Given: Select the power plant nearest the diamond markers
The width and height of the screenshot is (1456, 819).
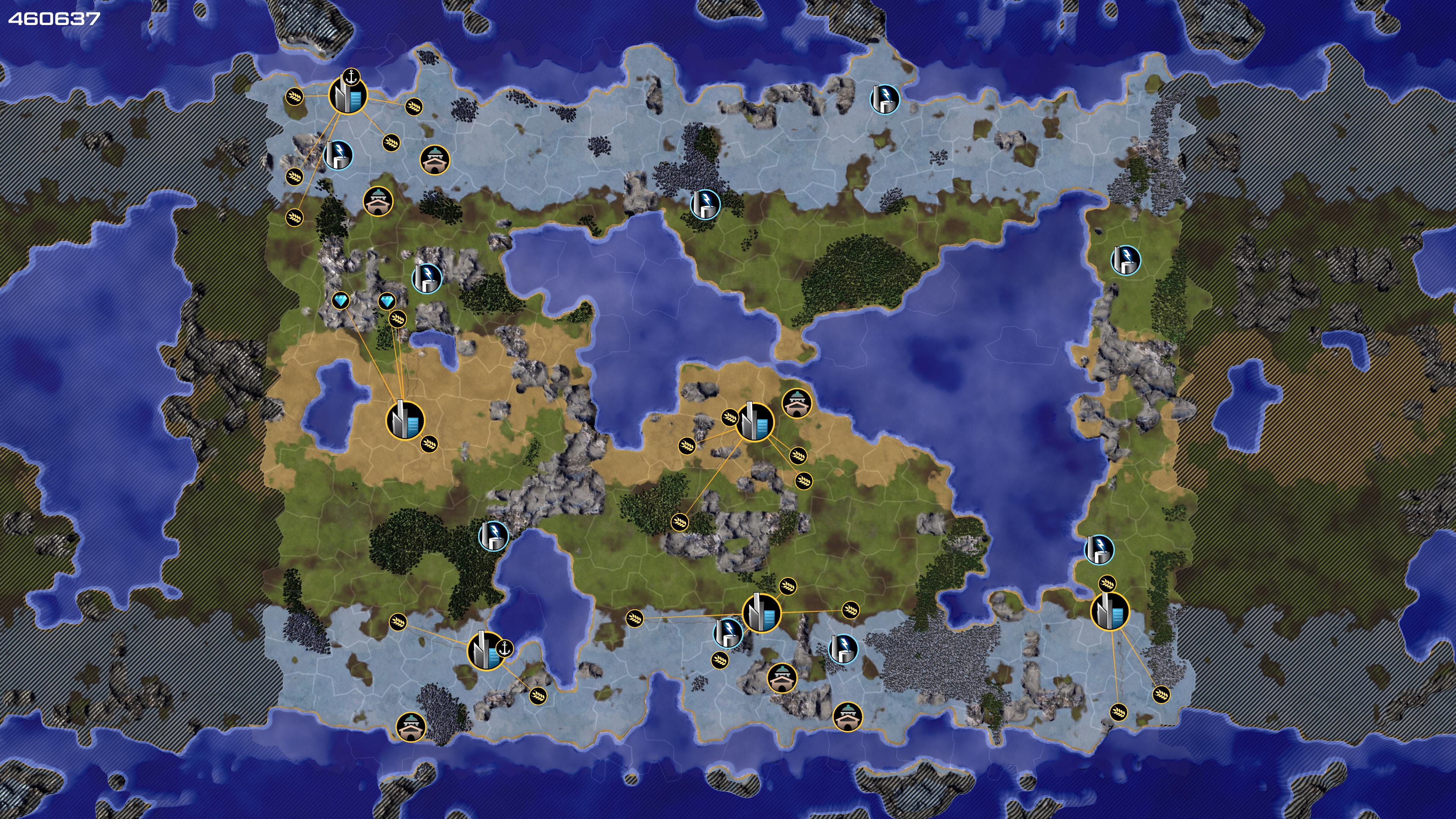Looking at the screenshot, I should click(427, 278).
